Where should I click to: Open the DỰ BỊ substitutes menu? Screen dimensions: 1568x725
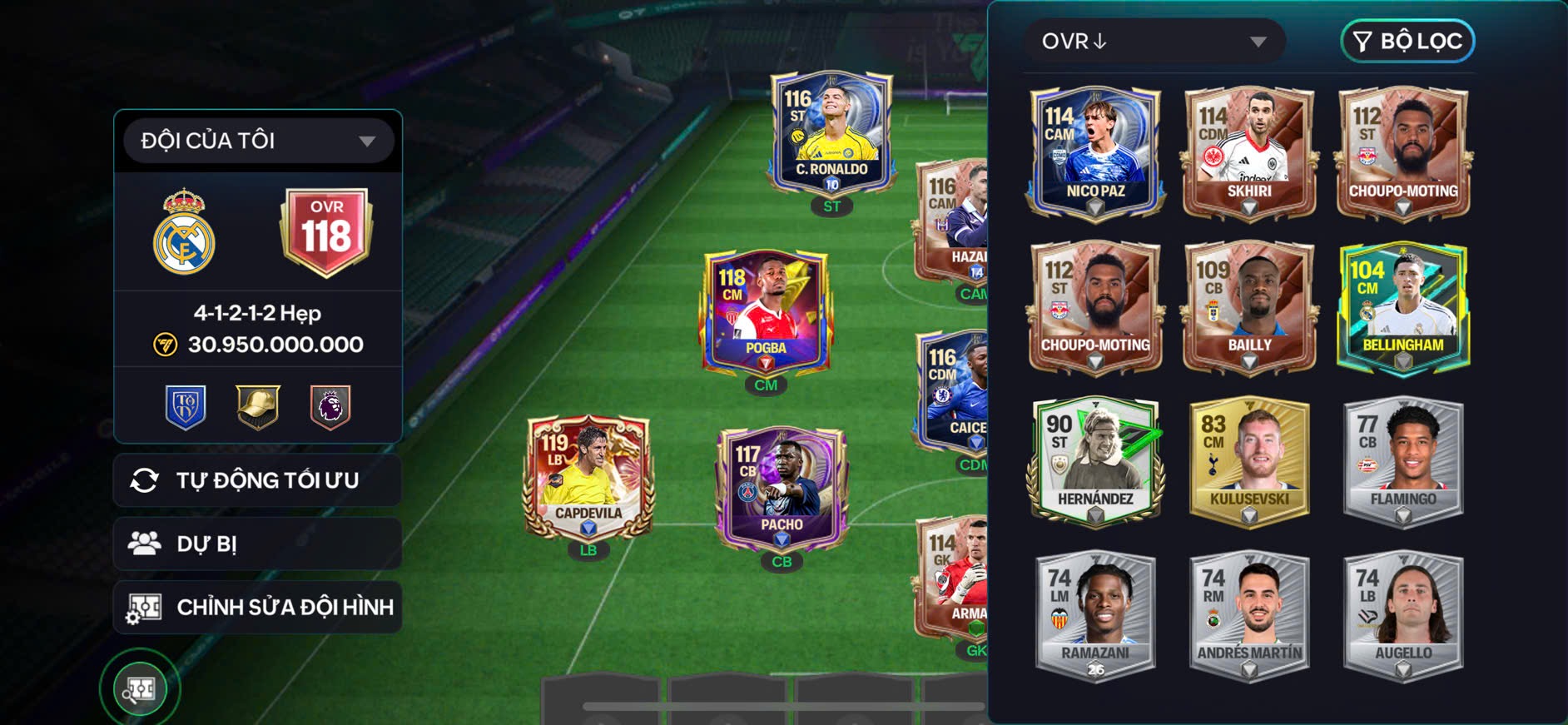(258, 544)
